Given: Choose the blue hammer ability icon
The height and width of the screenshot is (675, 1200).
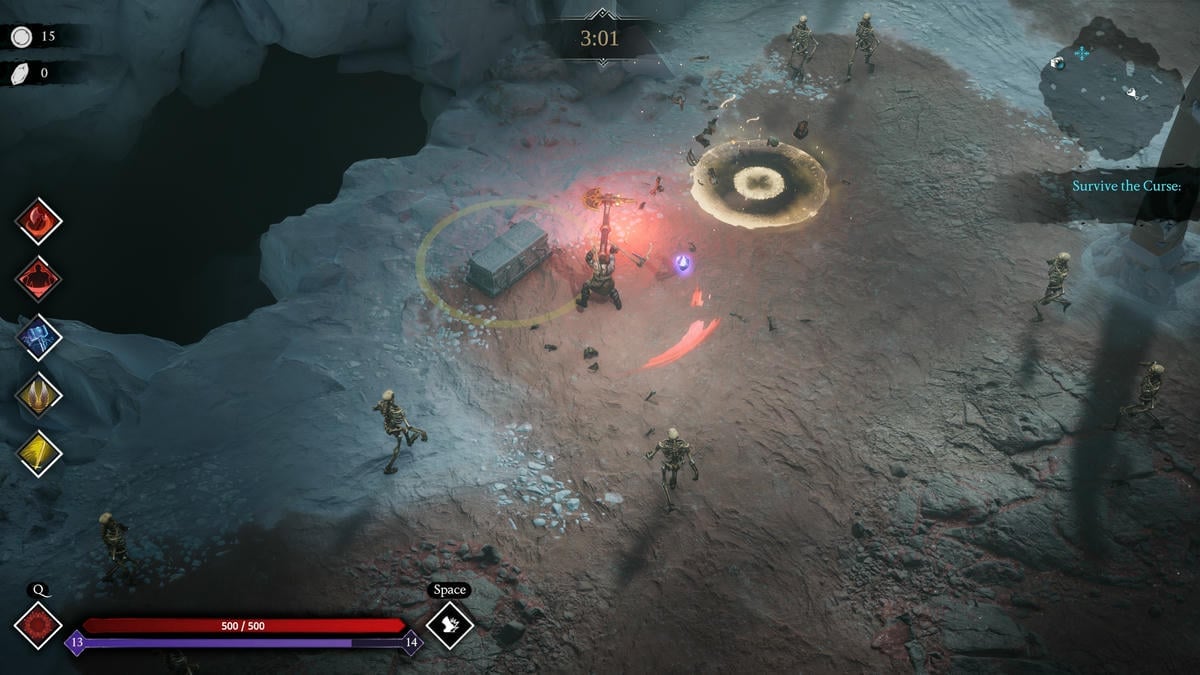Looking at the screenshot, I should pos(39,337).
